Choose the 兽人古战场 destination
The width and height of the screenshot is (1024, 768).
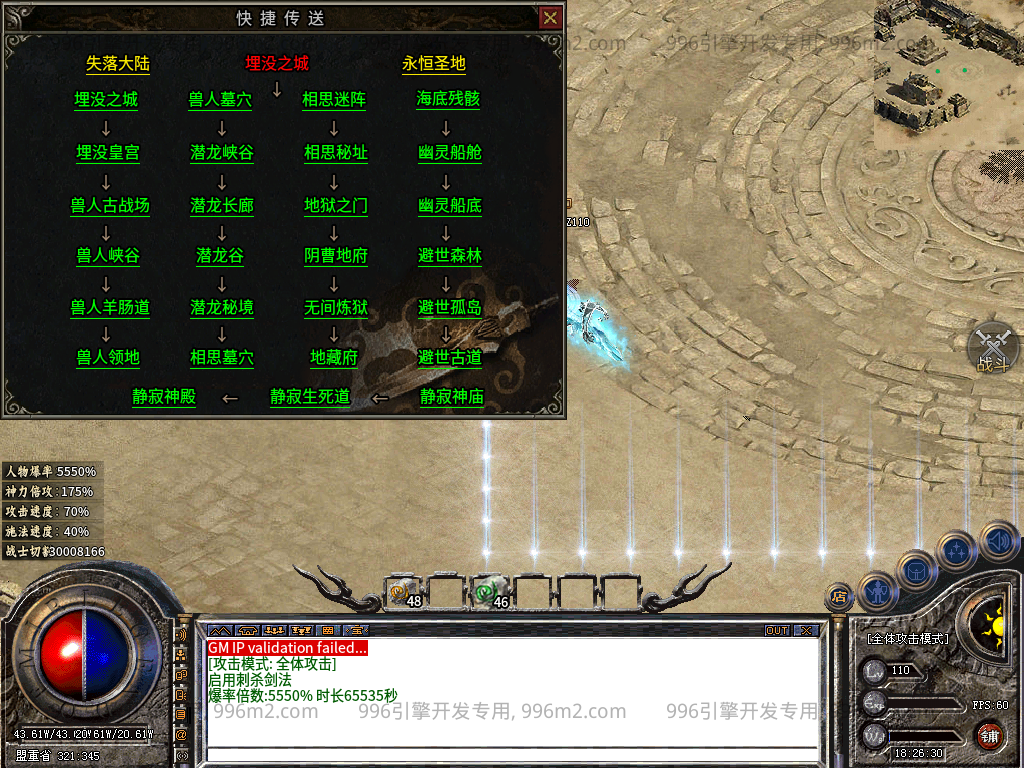pos(110,205)
